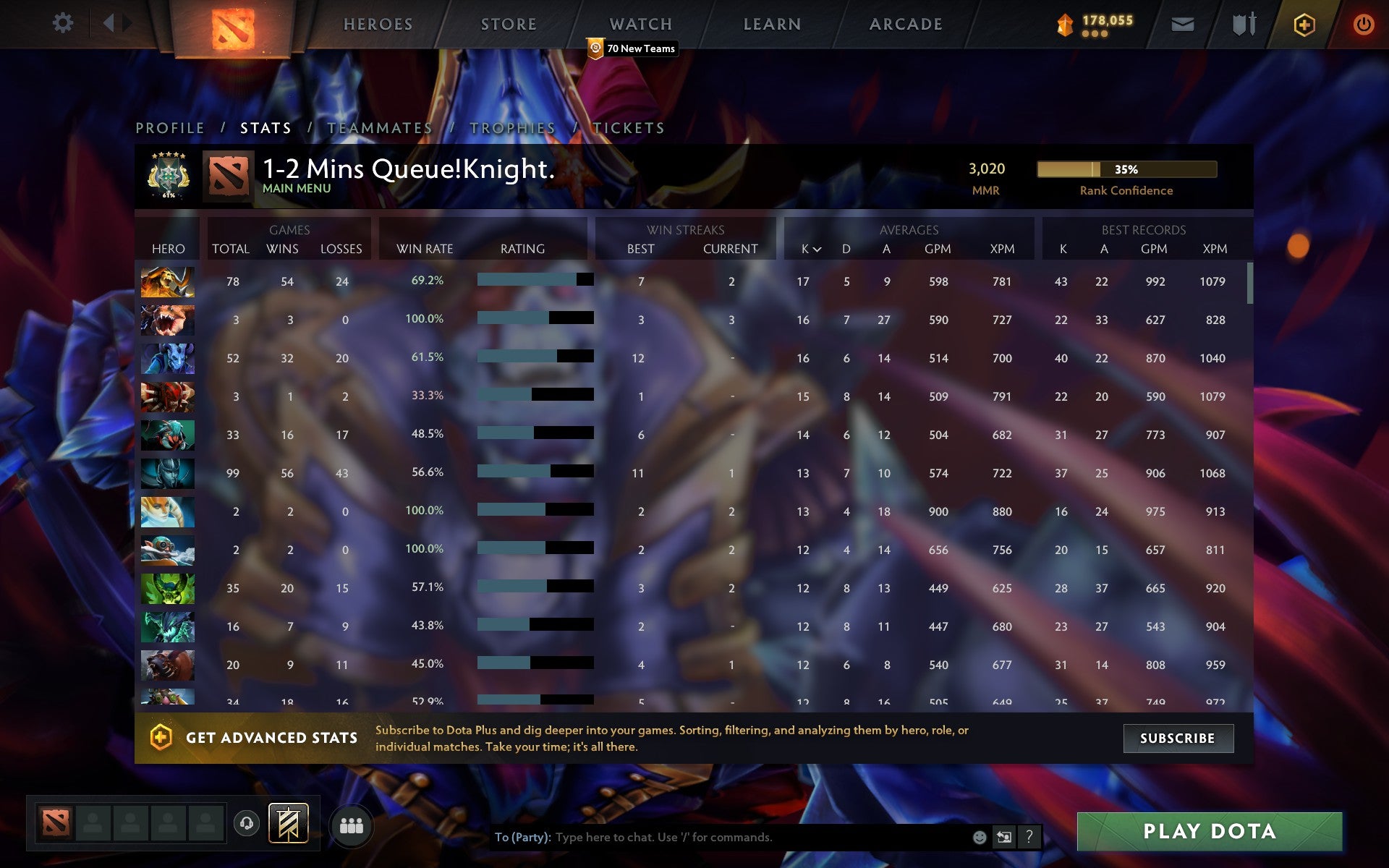Open the notifications mail icon

[1182, 23]
